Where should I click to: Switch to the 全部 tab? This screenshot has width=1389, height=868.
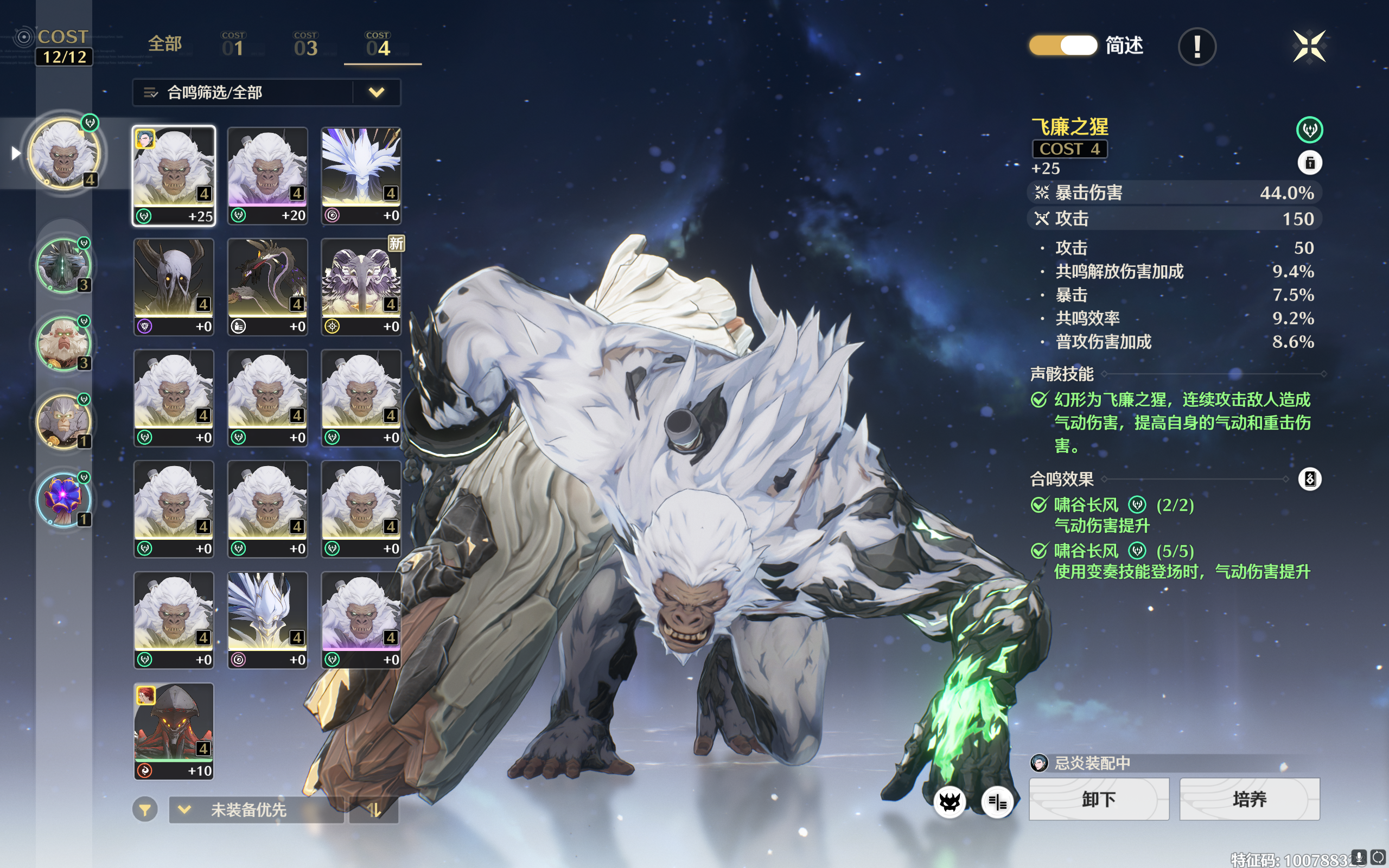(165, 44)
